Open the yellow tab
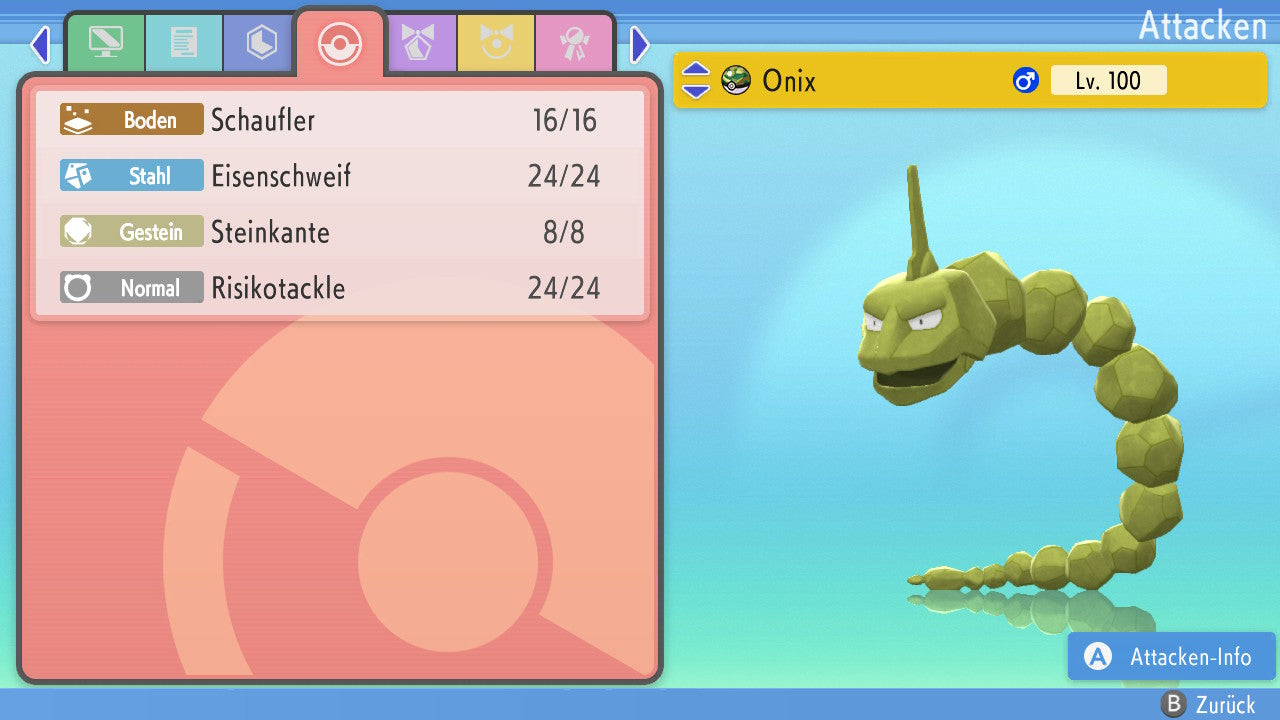Image resolution: width=1280 pixels, height=720 pixels. click(x=496, y=43)
